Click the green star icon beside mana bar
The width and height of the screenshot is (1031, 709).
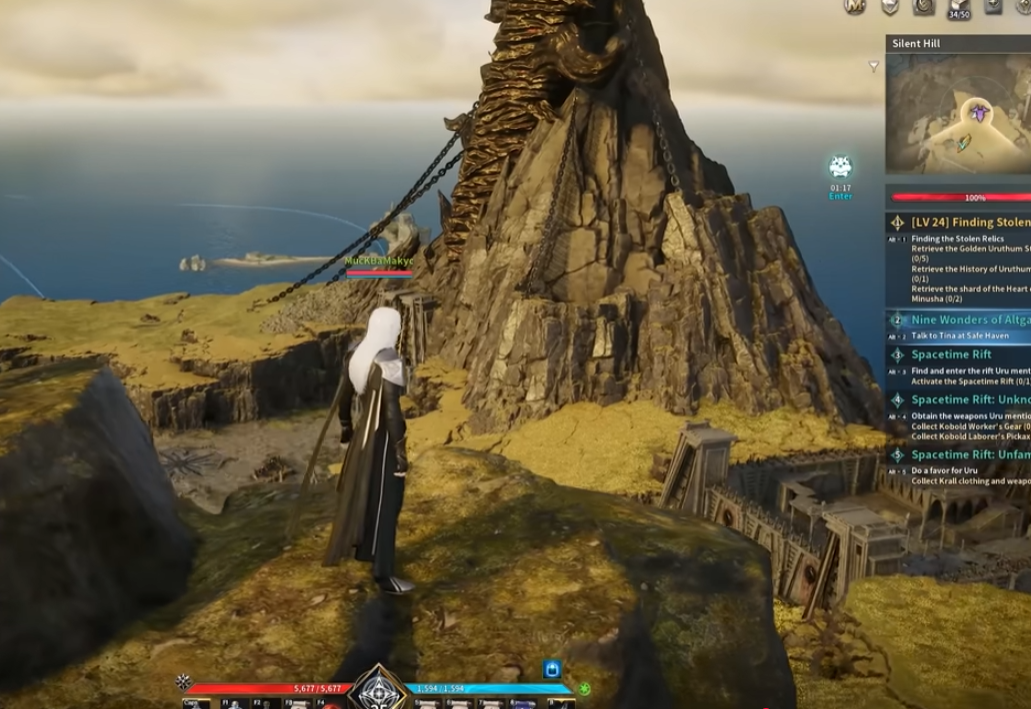tap(585, 689)
